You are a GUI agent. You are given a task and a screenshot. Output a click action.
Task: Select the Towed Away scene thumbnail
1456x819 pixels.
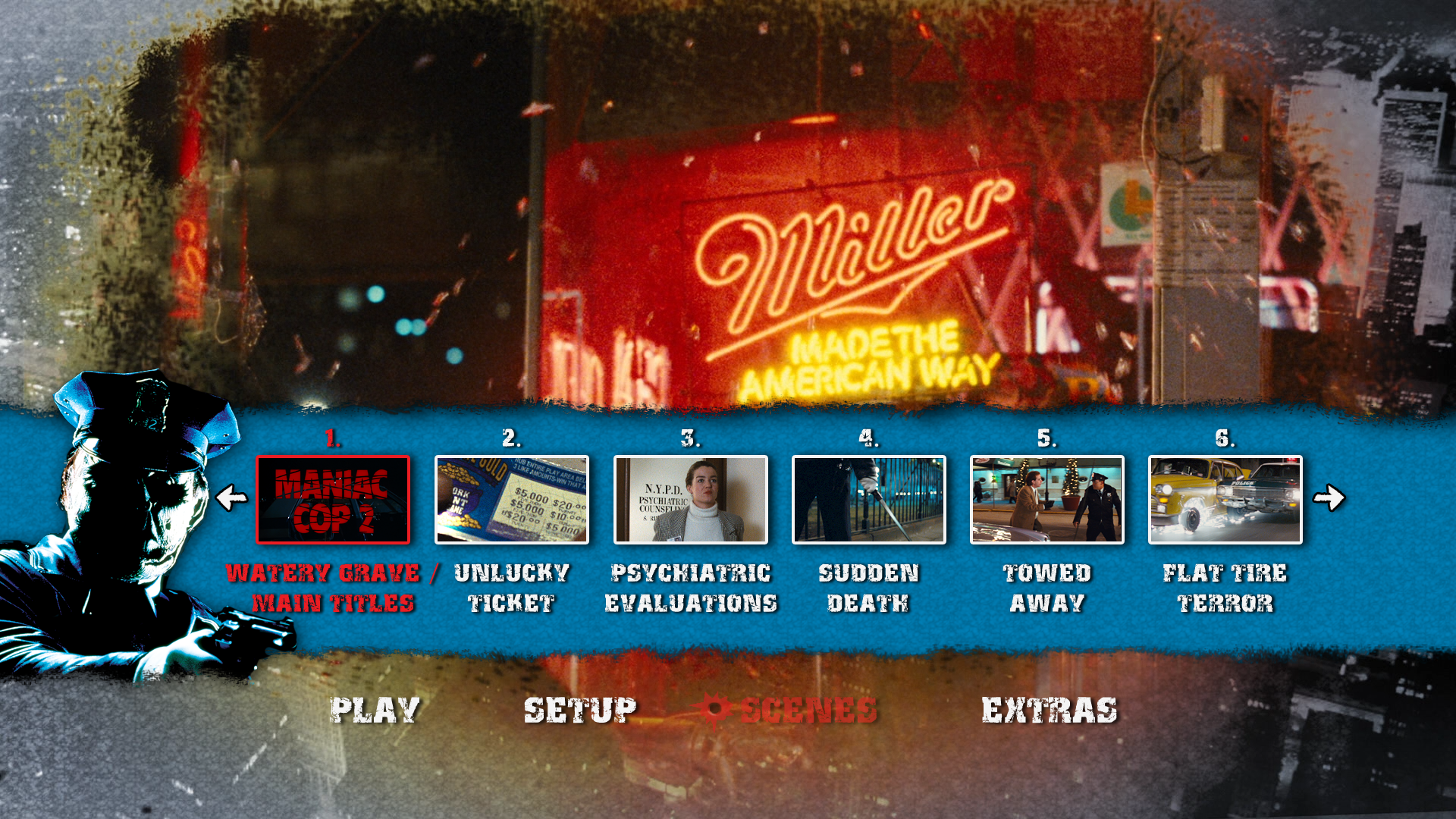(x=1048, y=499)
